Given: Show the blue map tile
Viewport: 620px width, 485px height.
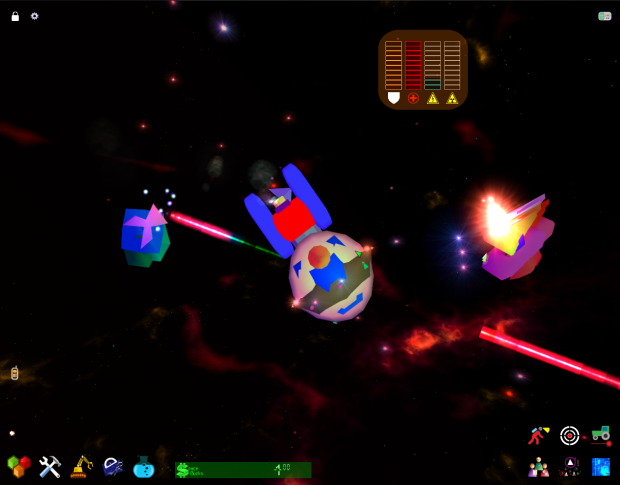Looking at the screenshot, I should (601, 466).
